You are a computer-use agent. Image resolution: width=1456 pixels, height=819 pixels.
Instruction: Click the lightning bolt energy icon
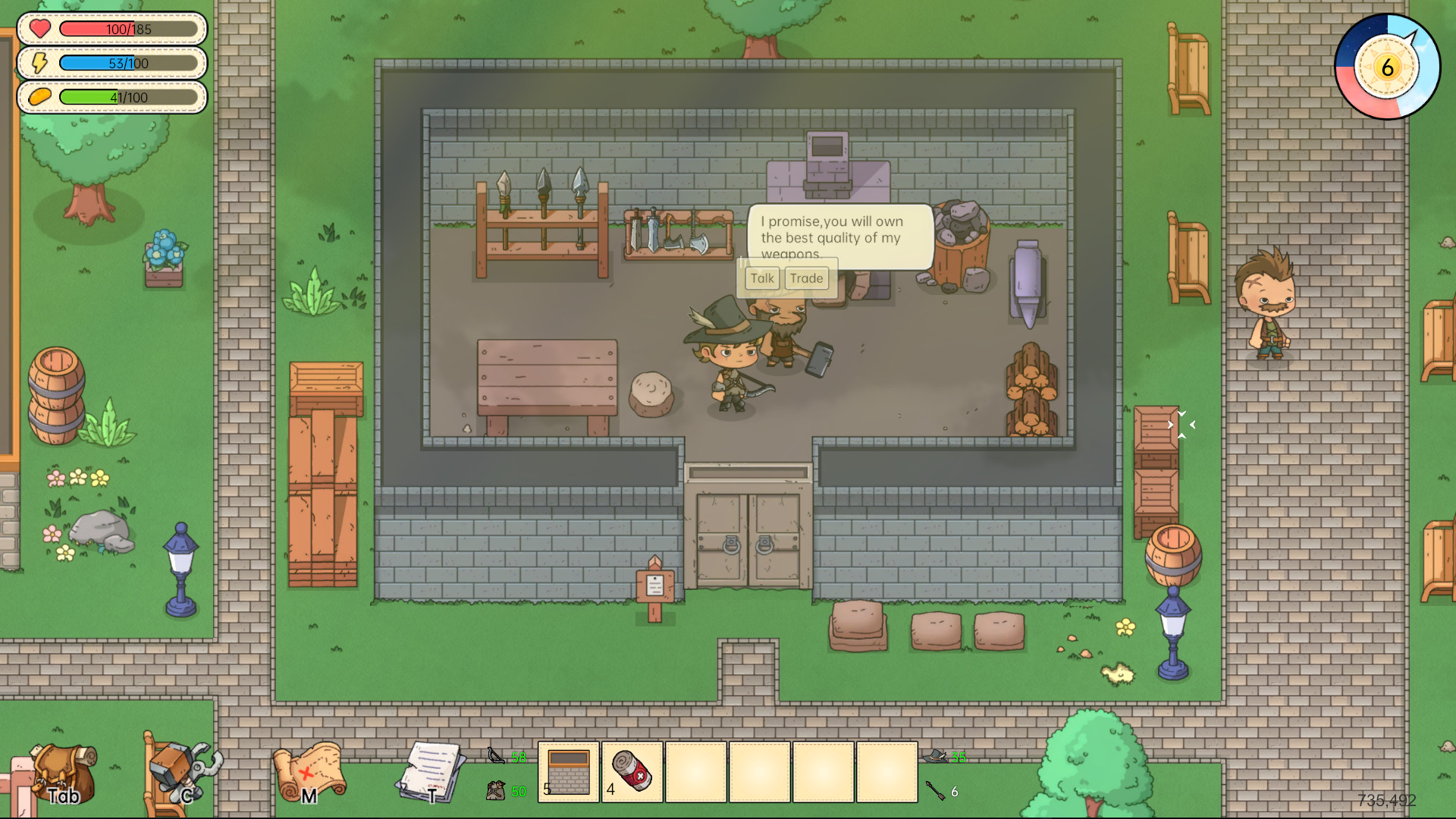pos(39,64)
